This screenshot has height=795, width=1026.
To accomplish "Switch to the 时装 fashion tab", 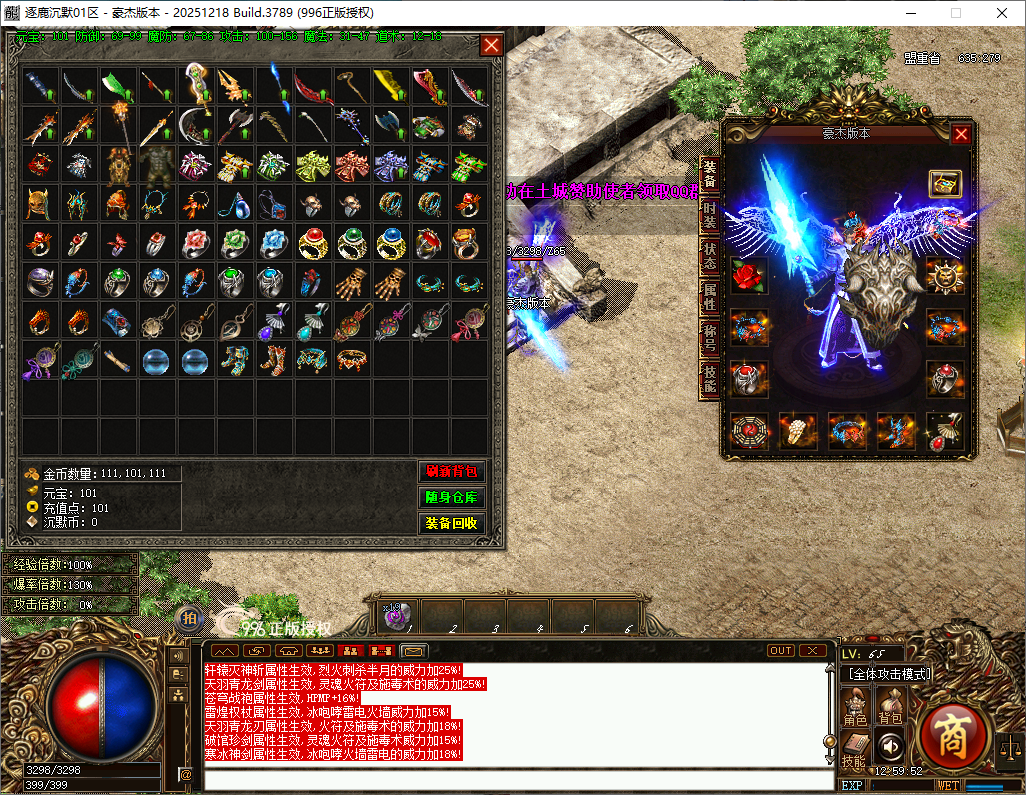I will (x=709, y=214).
